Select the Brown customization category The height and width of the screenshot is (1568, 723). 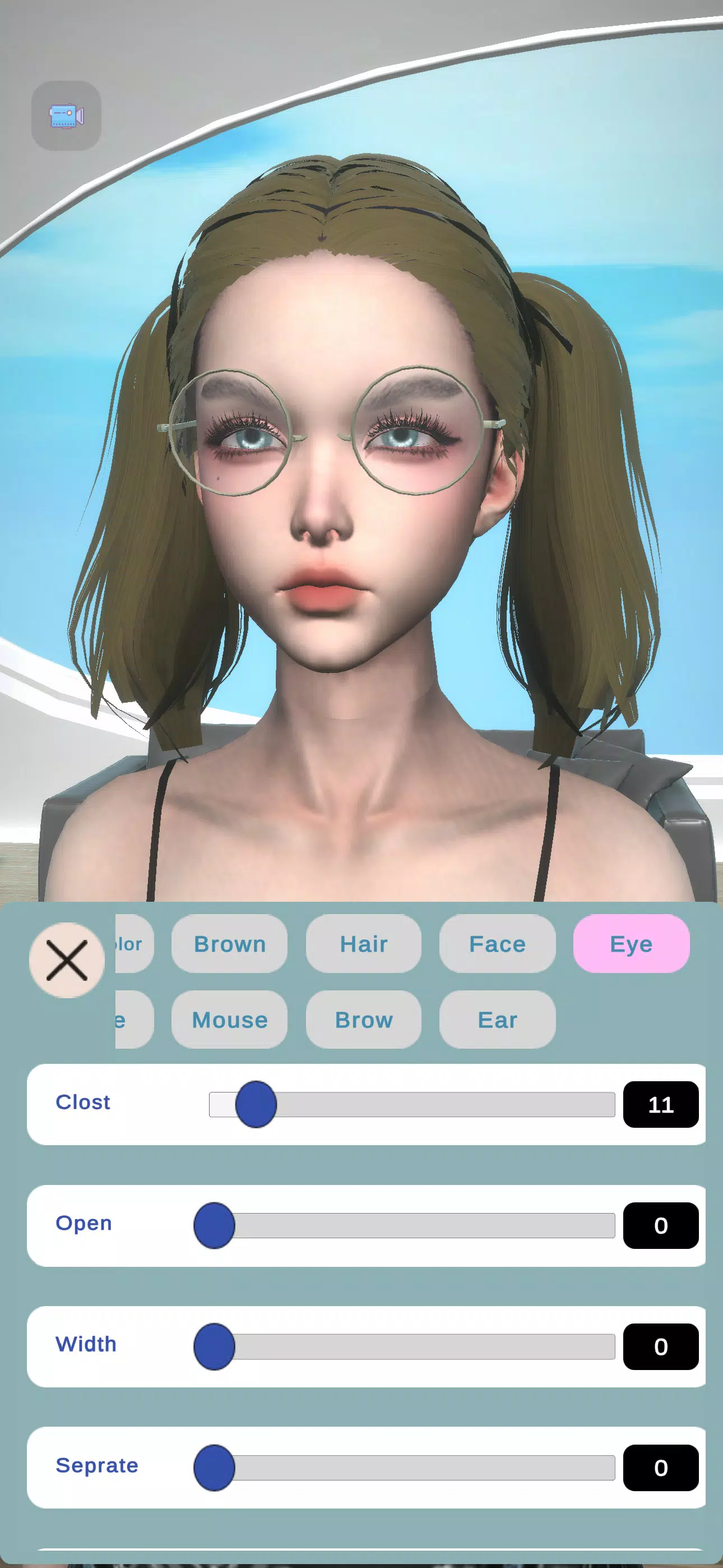click(x=229, y=944)
